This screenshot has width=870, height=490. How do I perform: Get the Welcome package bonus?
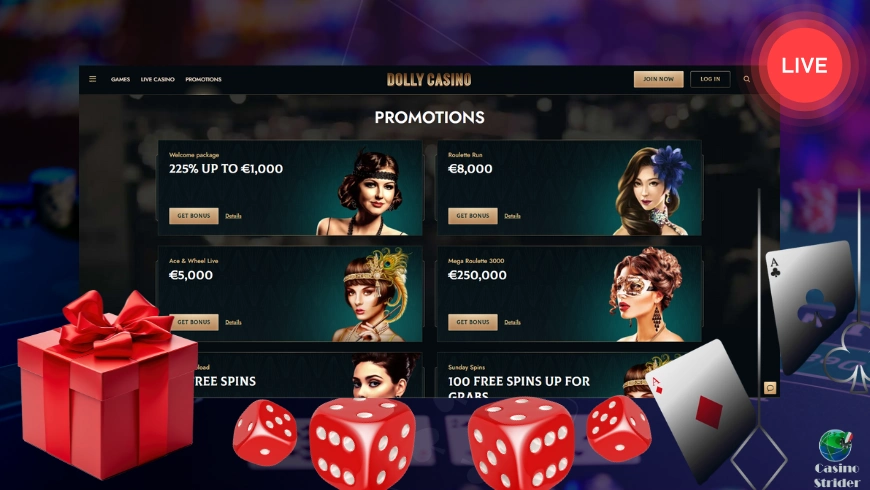[x=193, y=215]
